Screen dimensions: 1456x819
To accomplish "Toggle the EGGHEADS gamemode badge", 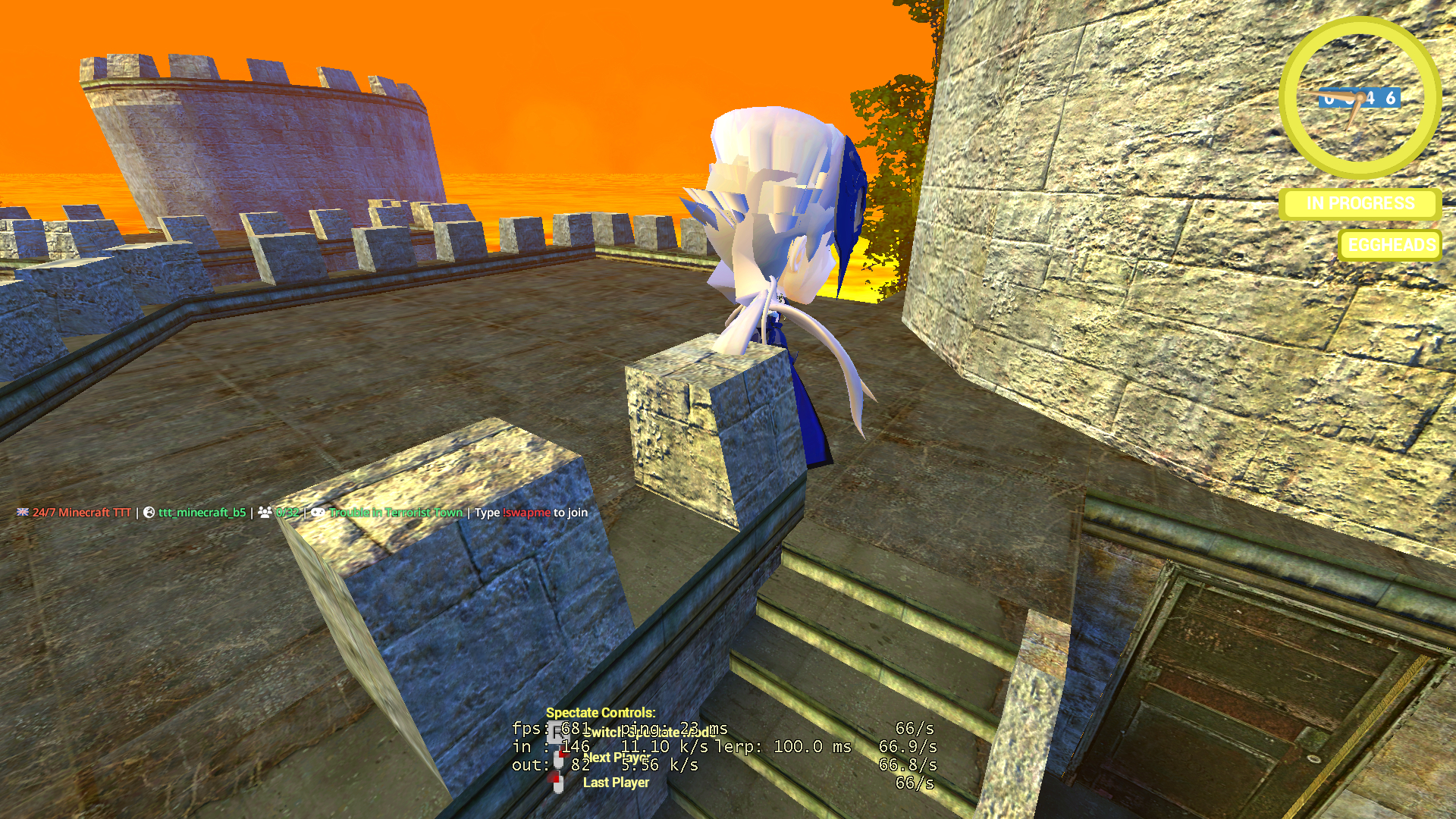I will (x=1389, y=245).
